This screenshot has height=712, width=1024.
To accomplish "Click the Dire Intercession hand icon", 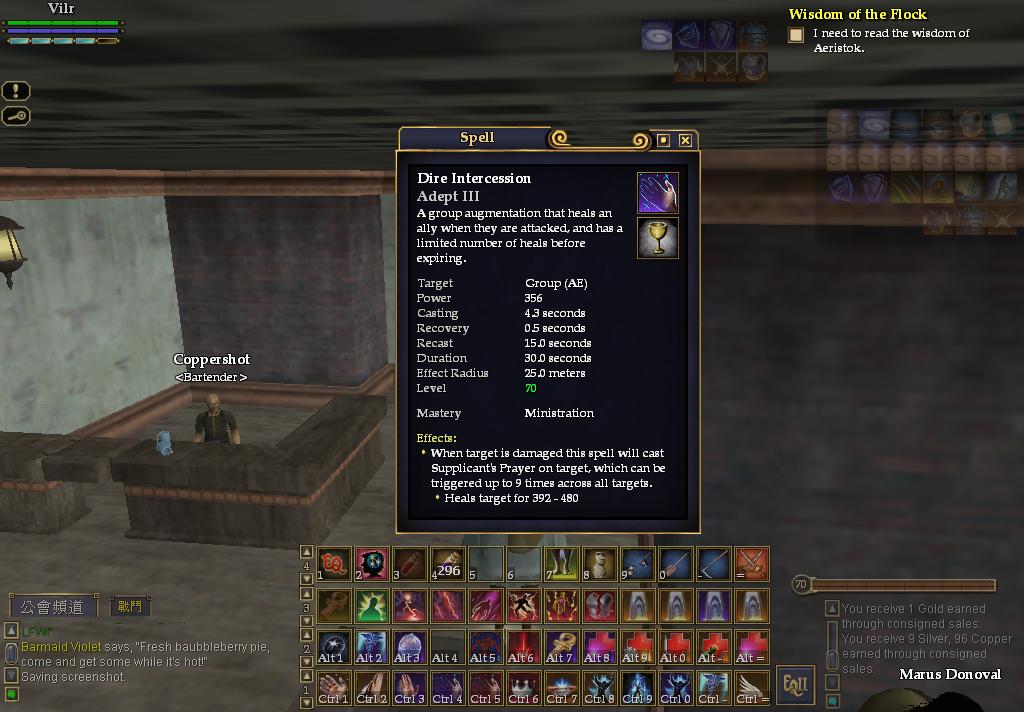I will (x=658, y=192).
